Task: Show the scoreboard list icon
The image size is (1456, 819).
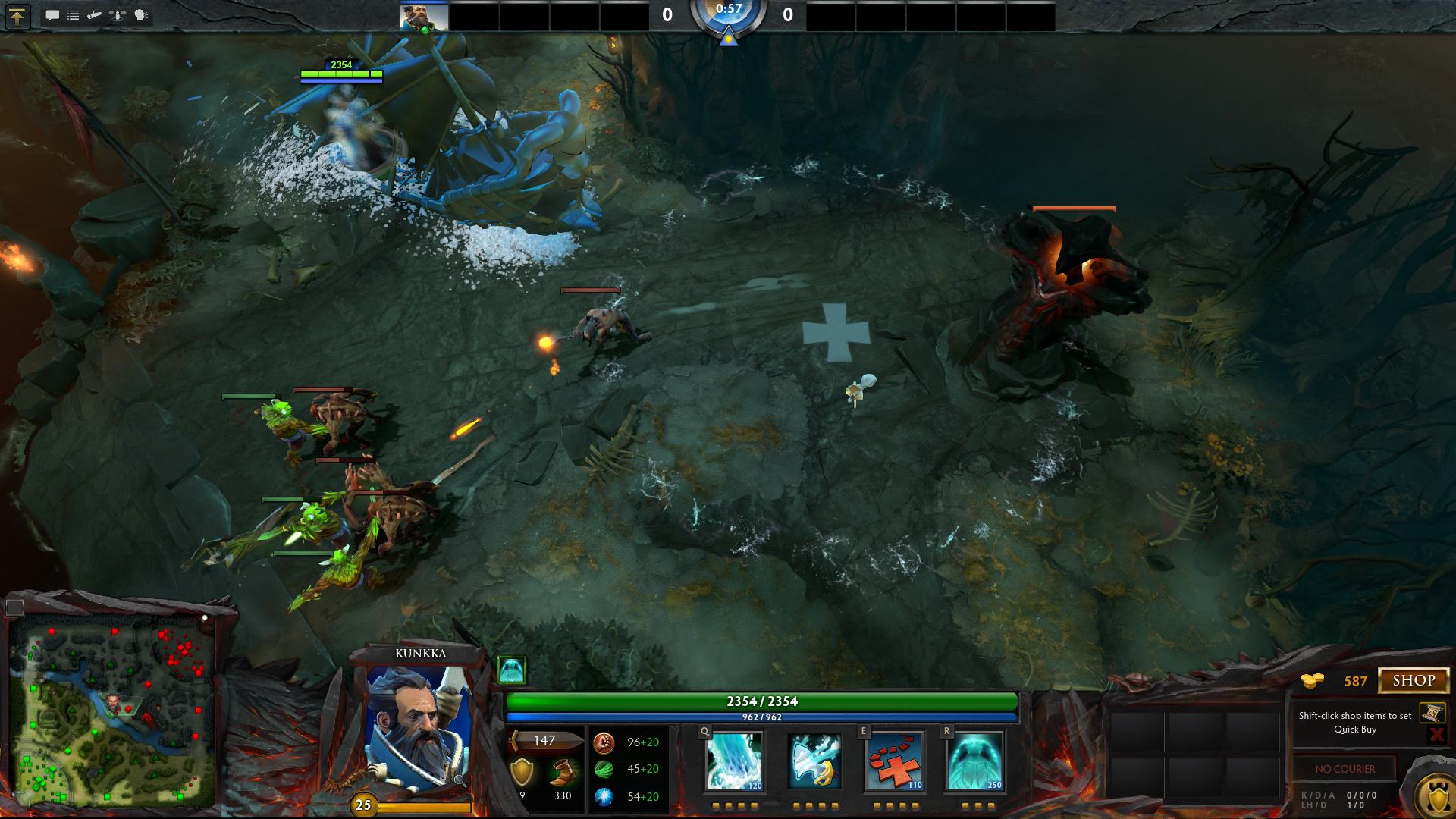Action: coord(74,15)
